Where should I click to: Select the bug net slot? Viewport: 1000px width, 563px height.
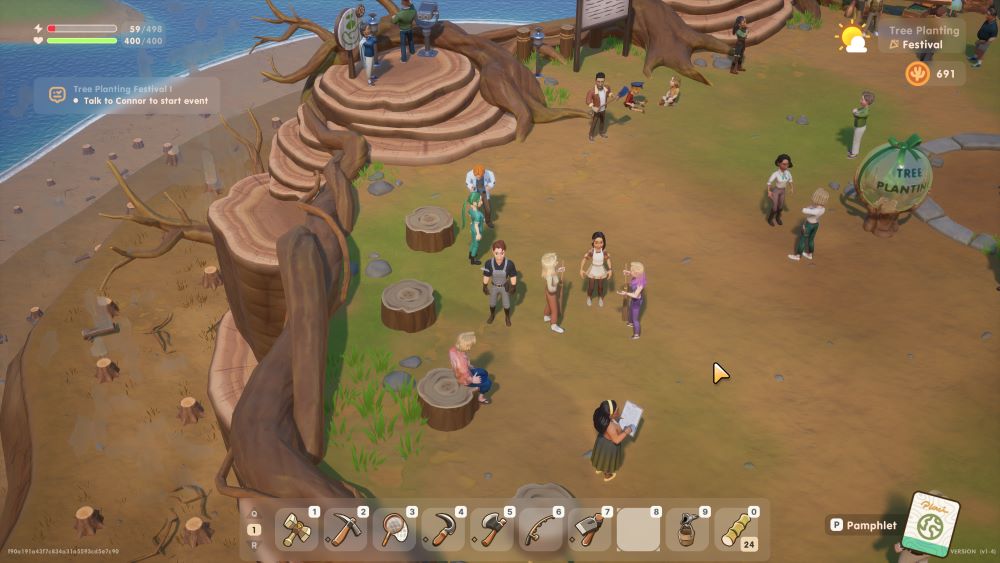point(394,530)
